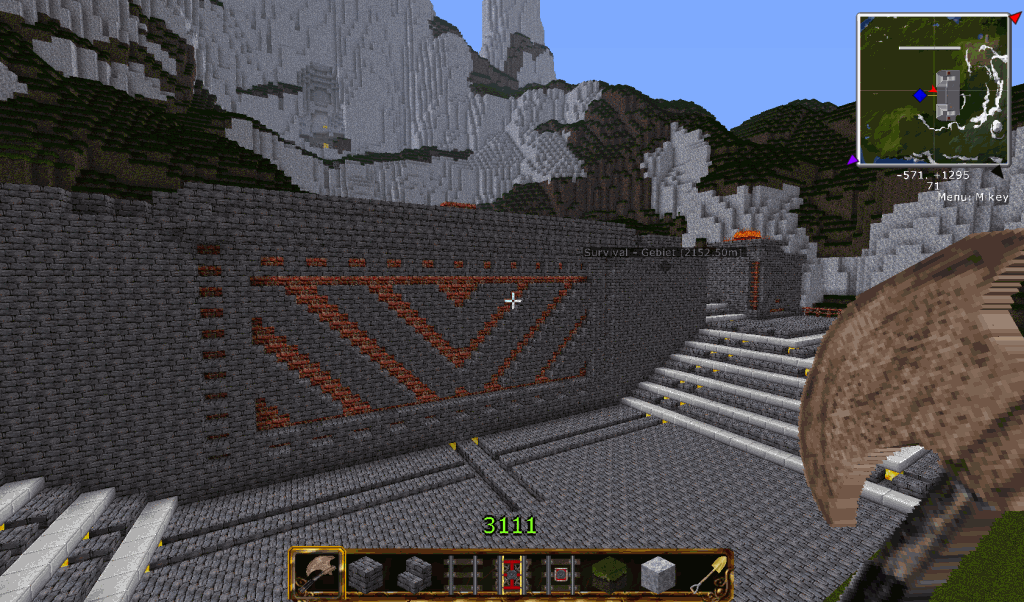Select the plain rail track slot
The image size is (1024, 602).
(x=462, y=574)
